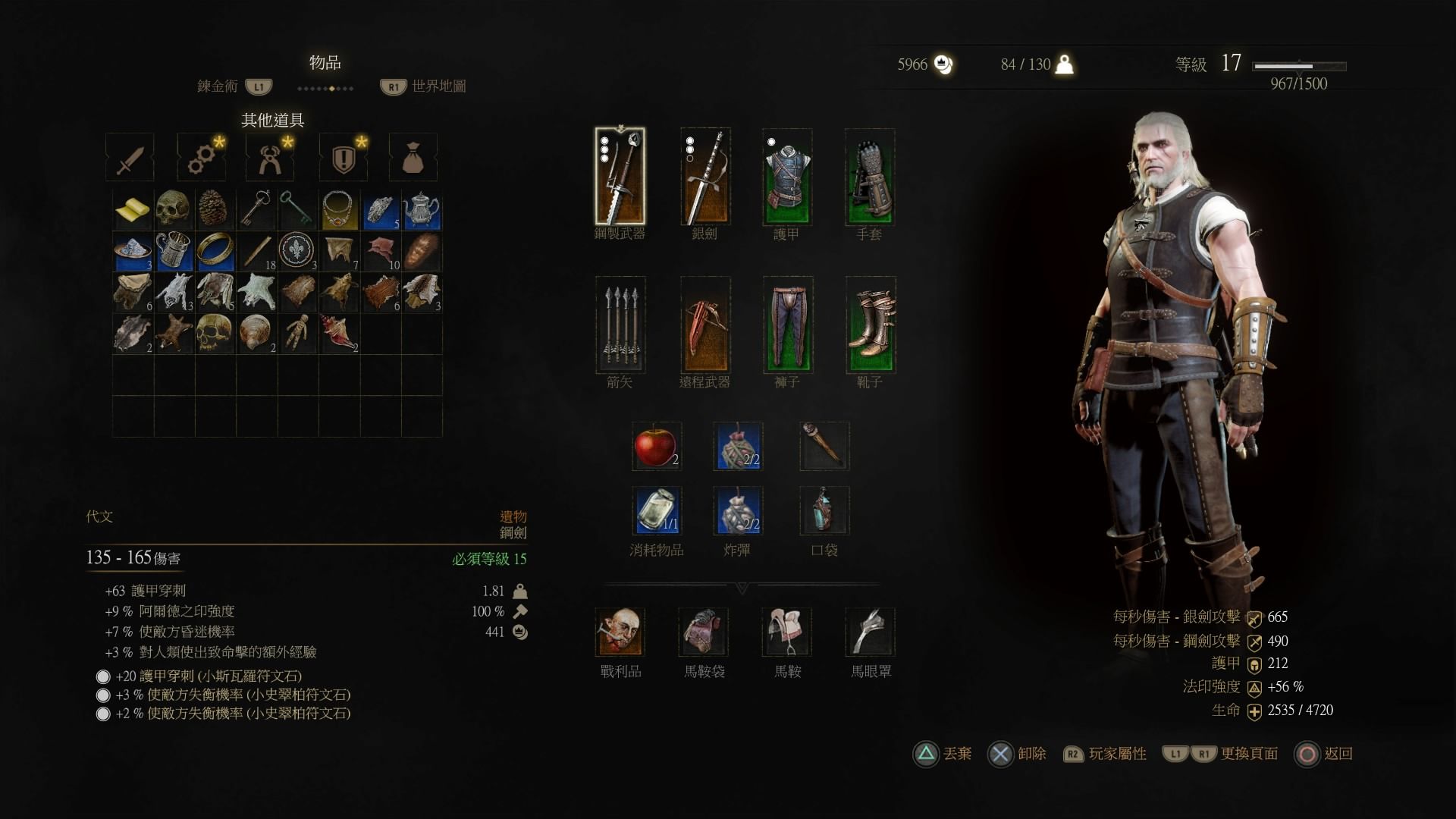Choose the chest armor slot
This screenshot has height=819, width=1456.
pos(787,177)
